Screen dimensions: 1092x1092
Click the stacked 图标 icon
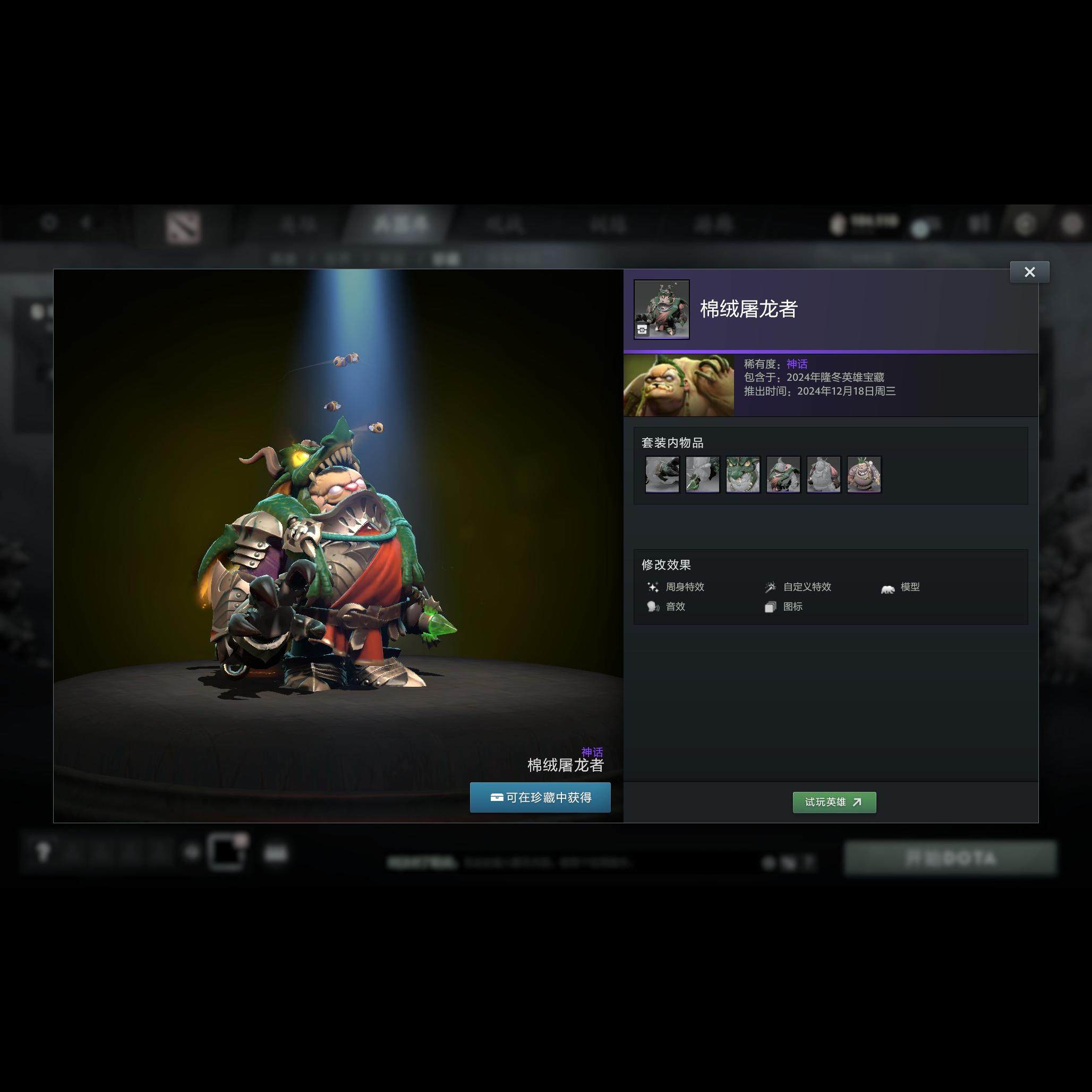[x=770, y=607]
